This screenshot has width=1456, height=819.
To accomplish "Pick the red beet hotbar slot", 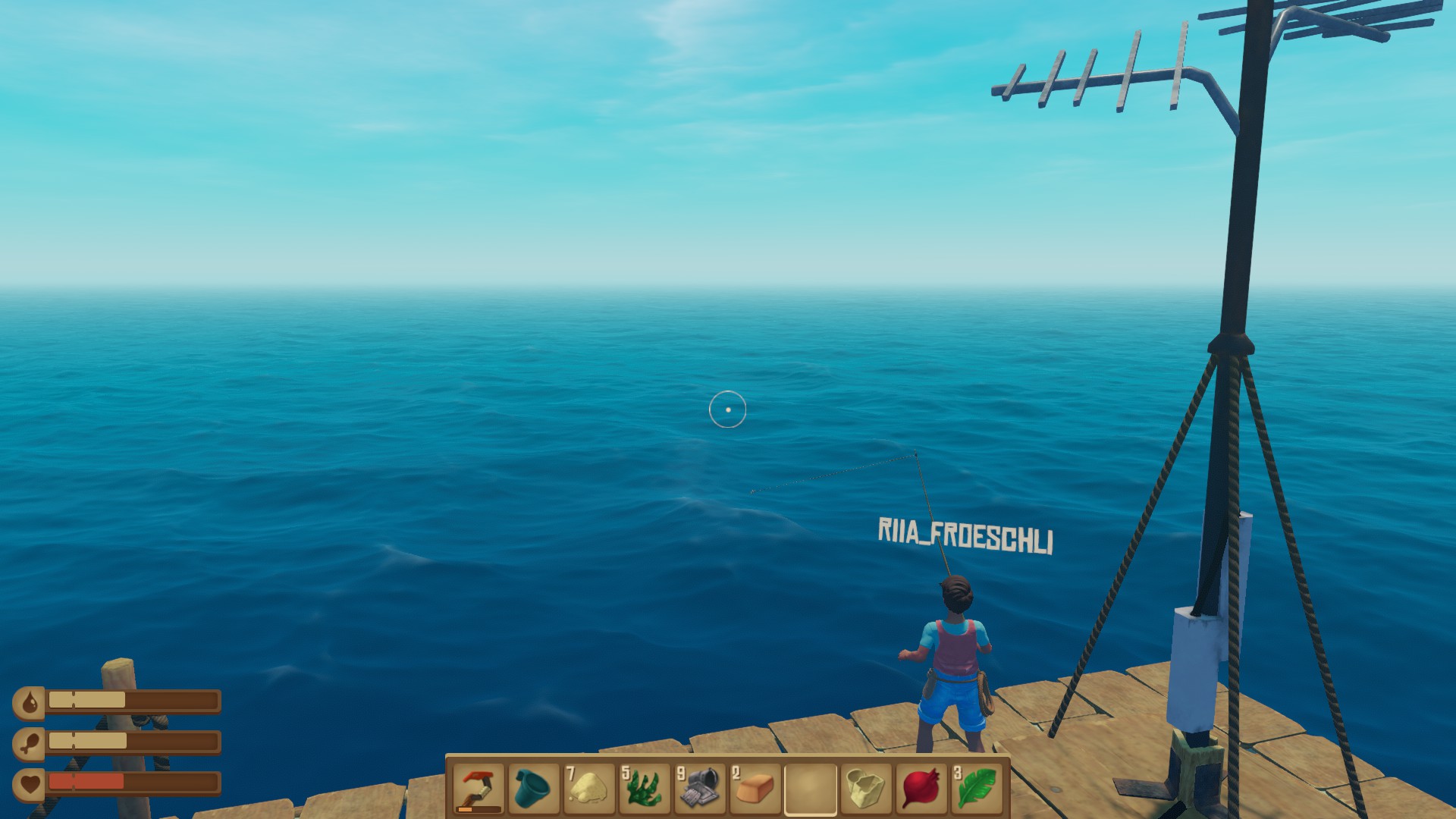I will coord(921,789).
